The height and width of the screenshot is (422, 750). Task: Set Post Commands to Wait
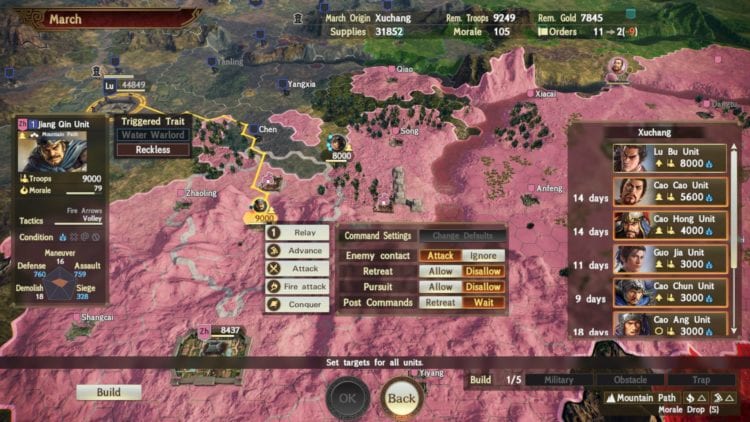(x=484, y=302)
